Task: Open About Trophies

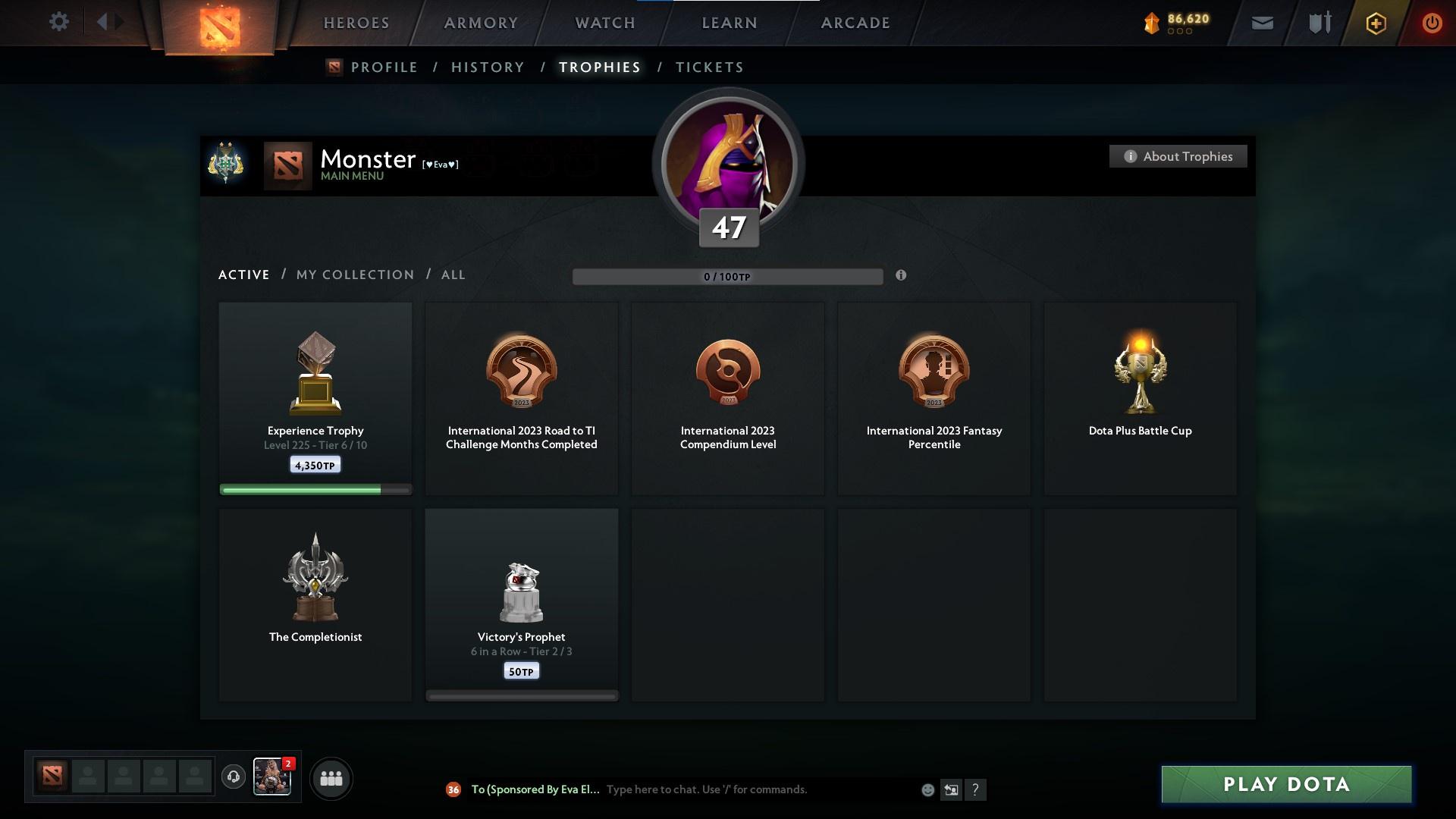Action: click(x=1178, y=156)
